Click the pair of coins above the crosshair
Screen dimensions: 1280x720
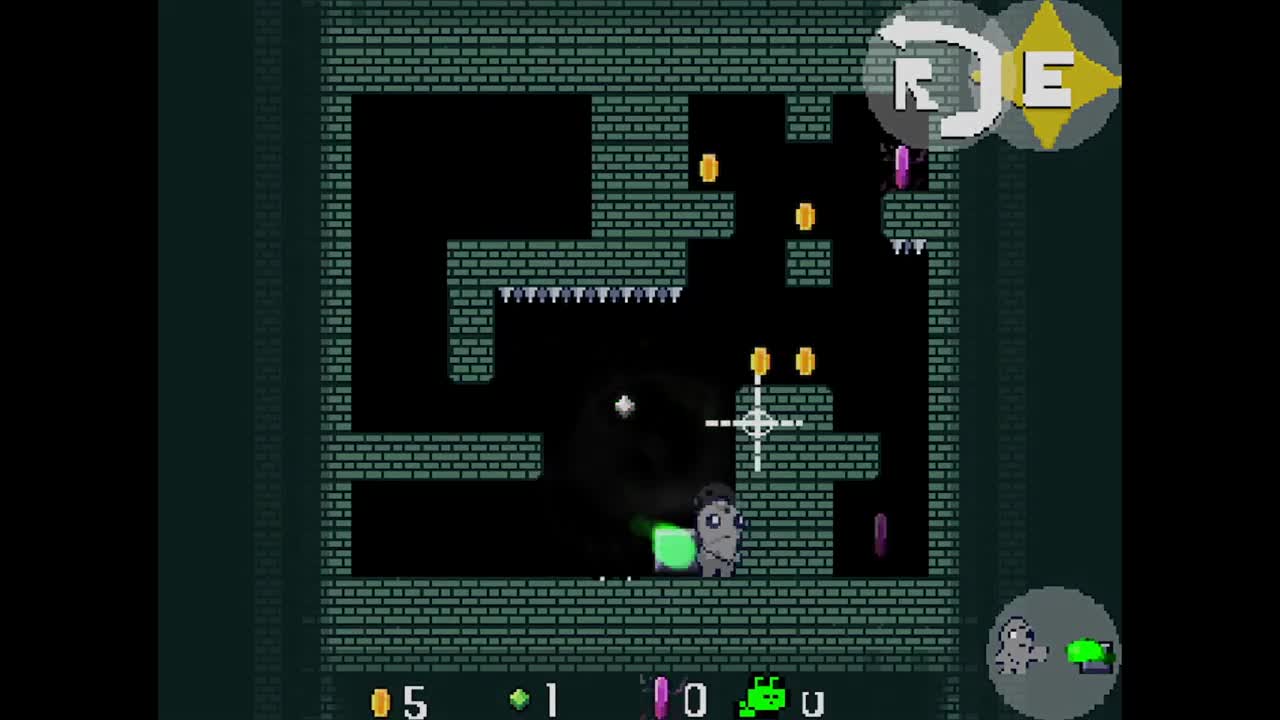click(x=783, y=362)
